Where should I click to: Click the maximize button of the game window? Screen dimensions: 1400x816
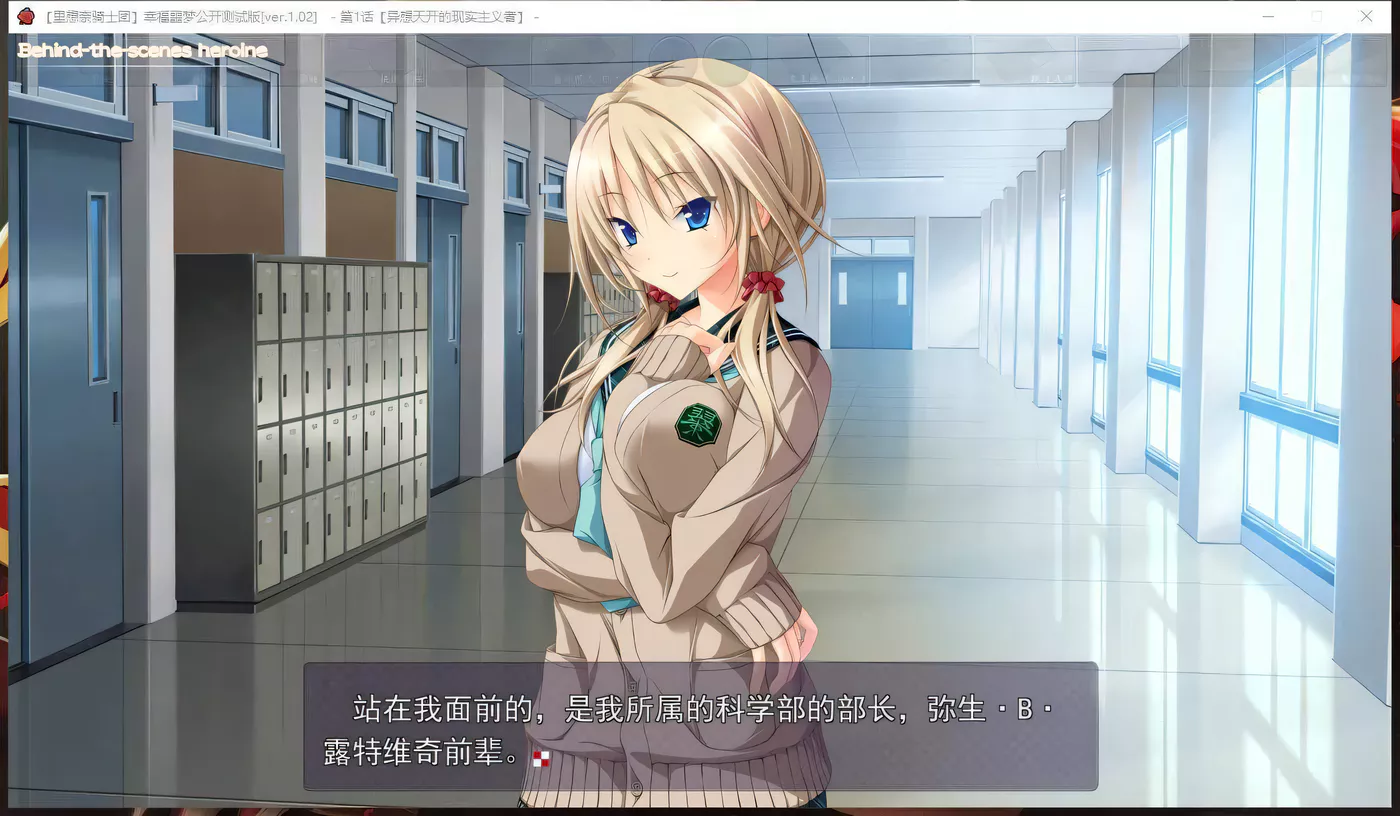click(x=1317, y=16)
